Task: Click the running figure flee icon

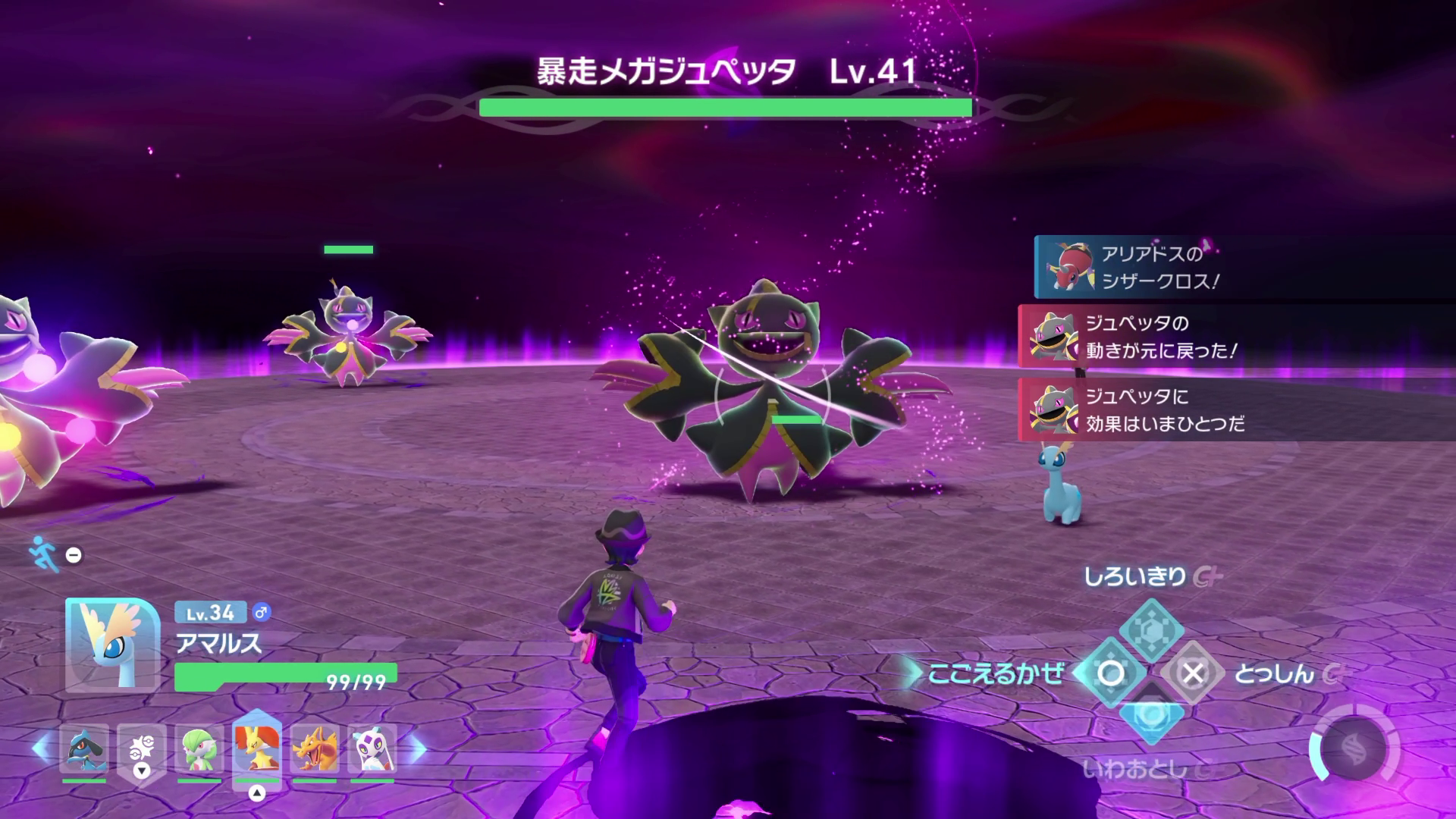Action: (44, 554)
